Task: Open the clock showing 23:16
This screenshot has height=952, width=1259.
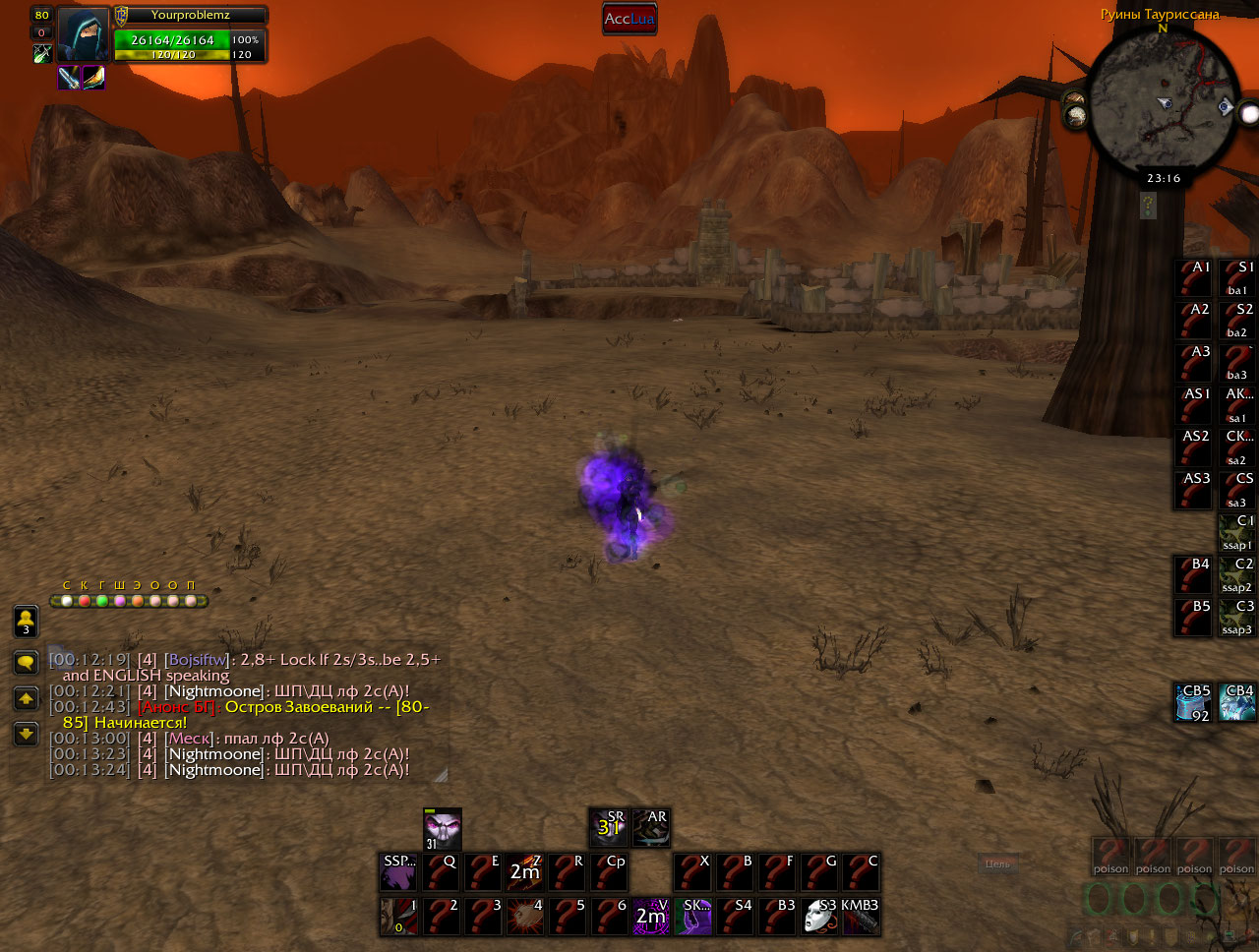Action: click(x=1163, y=178)
